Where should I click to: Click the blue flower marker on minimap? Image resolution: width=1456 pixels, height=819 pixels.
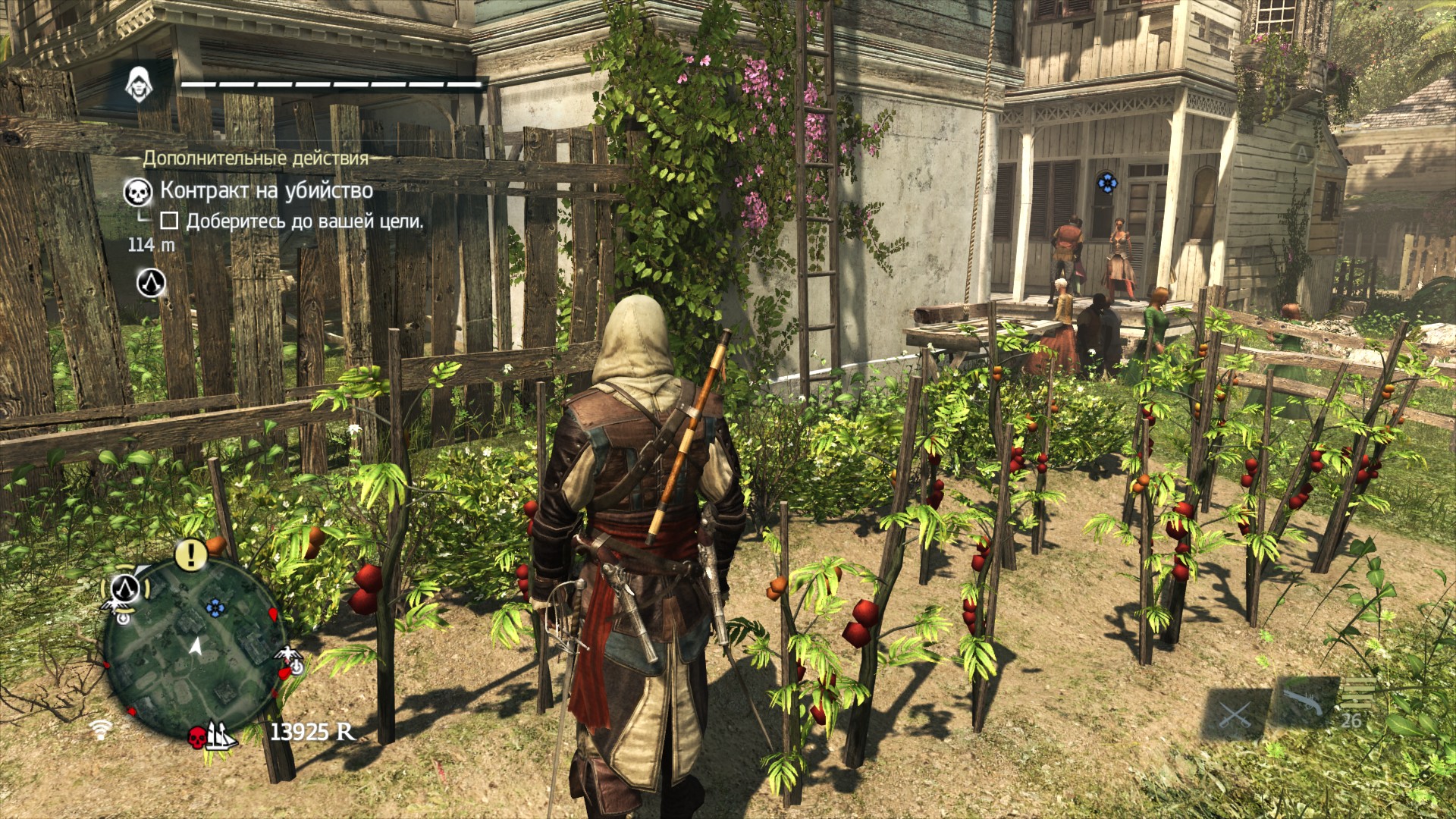pyautogui.click(x=216, y=607)
